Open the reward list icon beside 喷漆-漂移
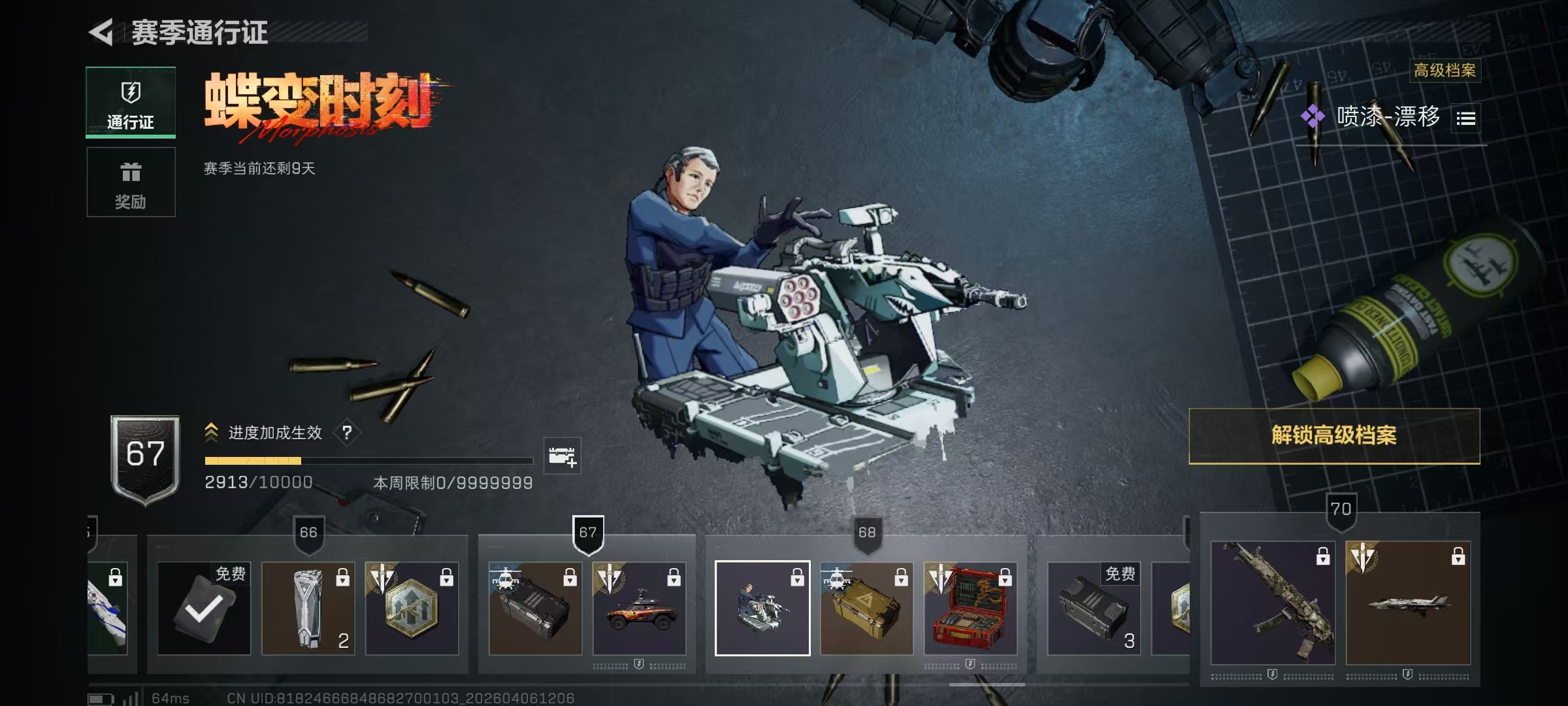This screenshot has height=706, width=1568. [x=1465, y=118]
